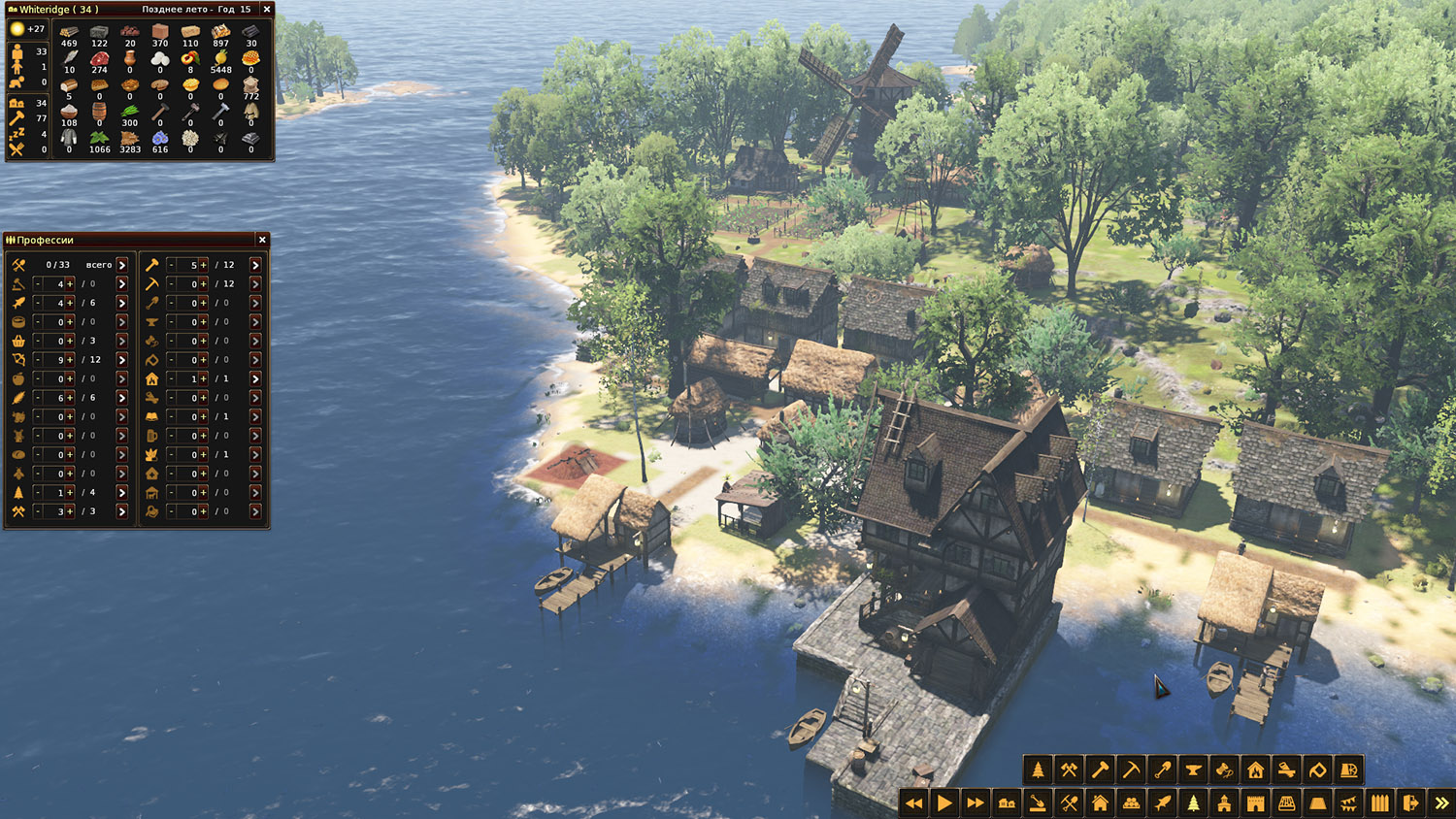This screenshot has width=1456, height=819.
Task: Remove one worker from the hunter profession
Action: 38,360
